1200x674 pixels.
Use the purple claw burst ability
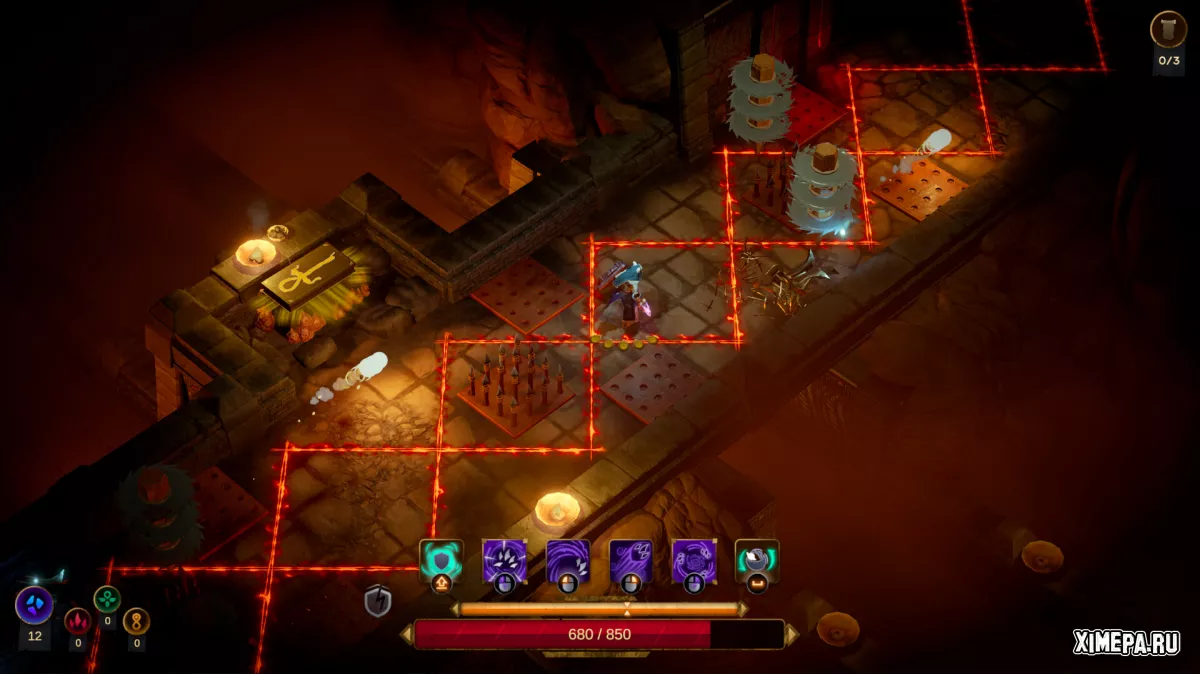[x=505, y=561]
